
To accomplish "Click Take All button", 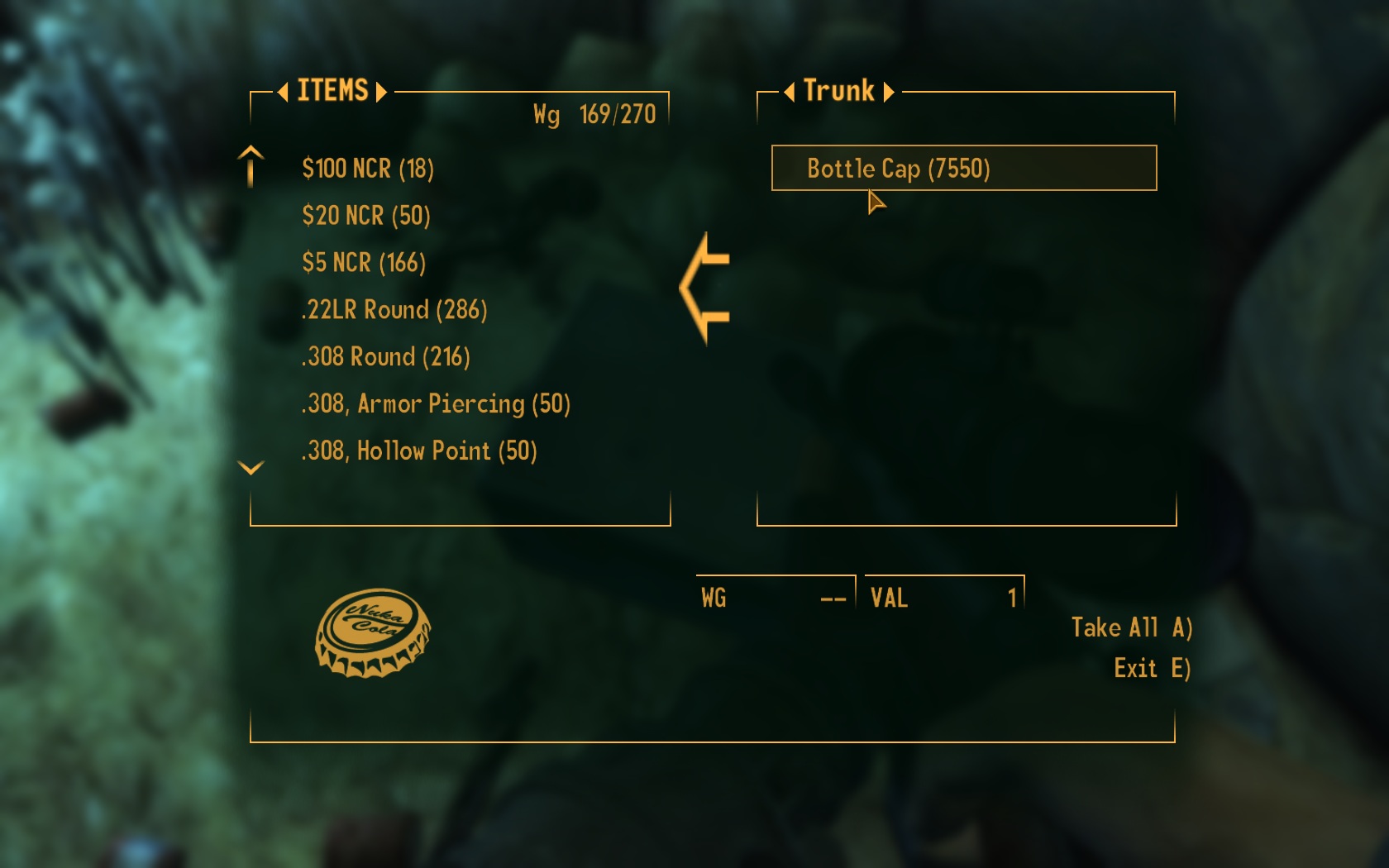I will click(x=1131, y=627).
